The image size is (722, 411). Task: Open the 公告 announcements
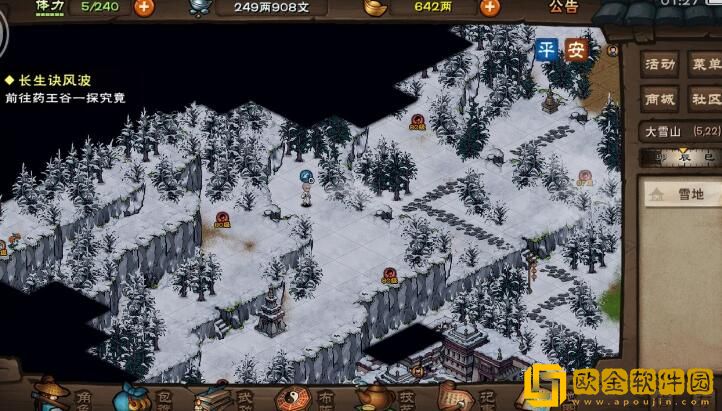point(563,7)
